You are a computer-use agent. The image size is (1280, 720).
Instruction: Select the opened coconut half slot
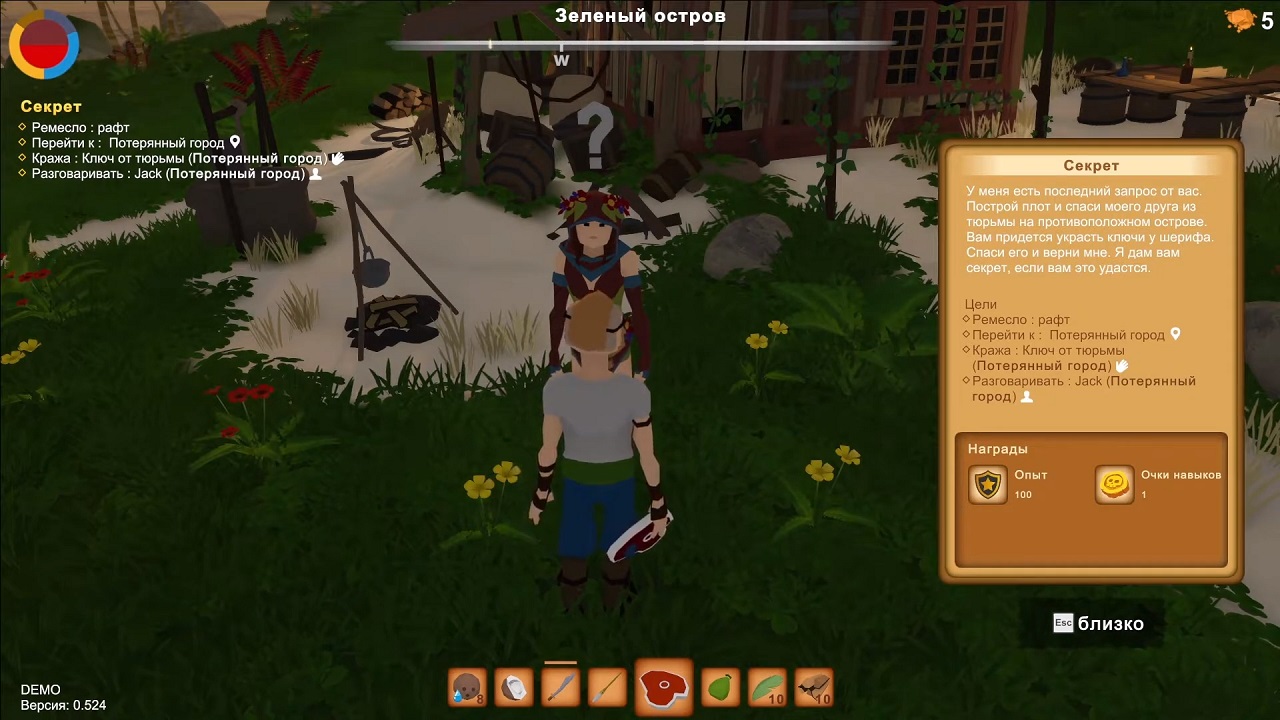(514, 687)
